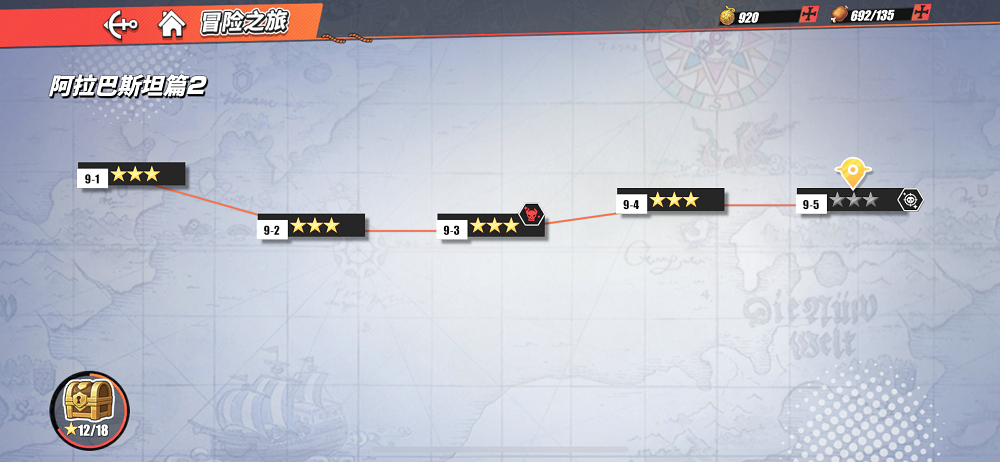1000x462 pixels.
Task: Go back using the anchor arrow icon
Action: pos(121,23)
